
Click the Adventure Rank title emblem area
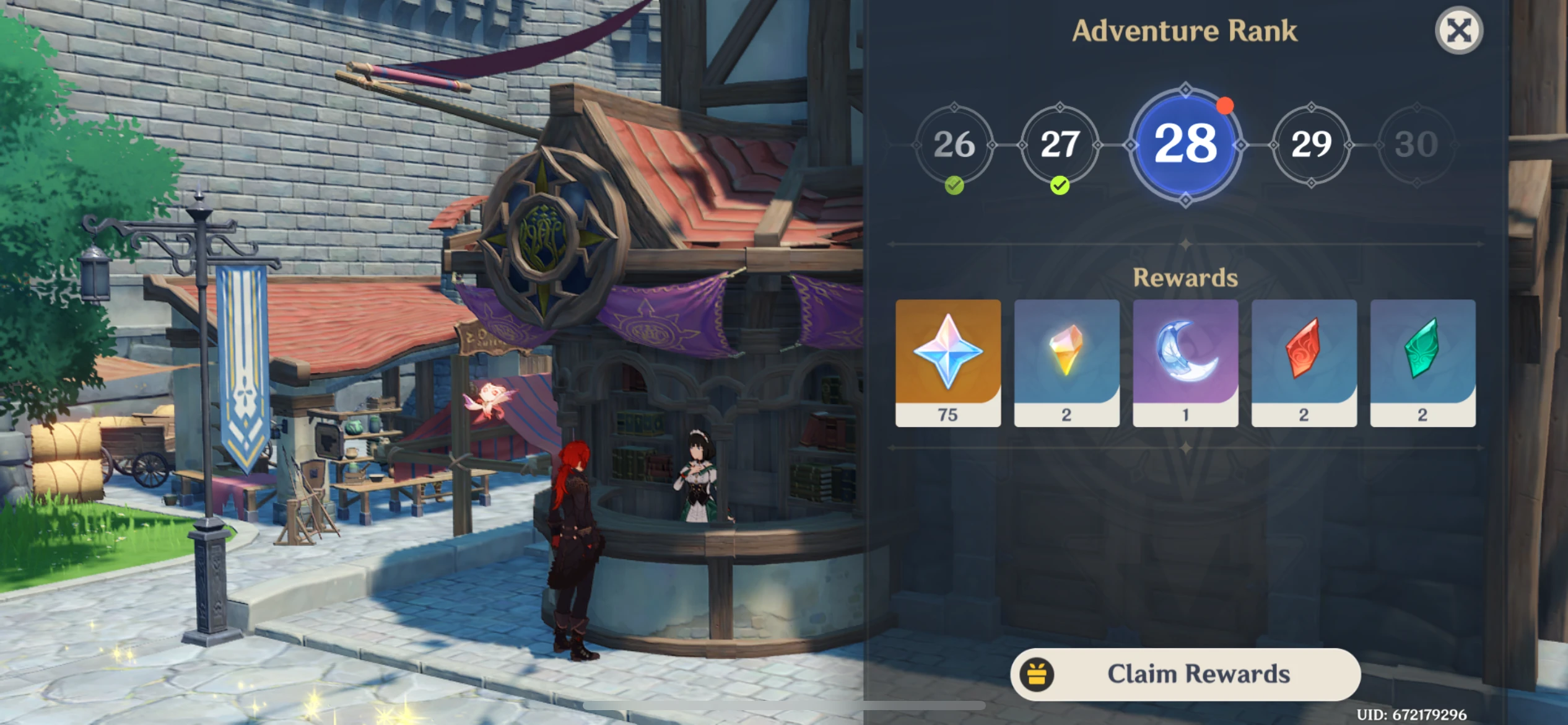[x=1185, y=30]
